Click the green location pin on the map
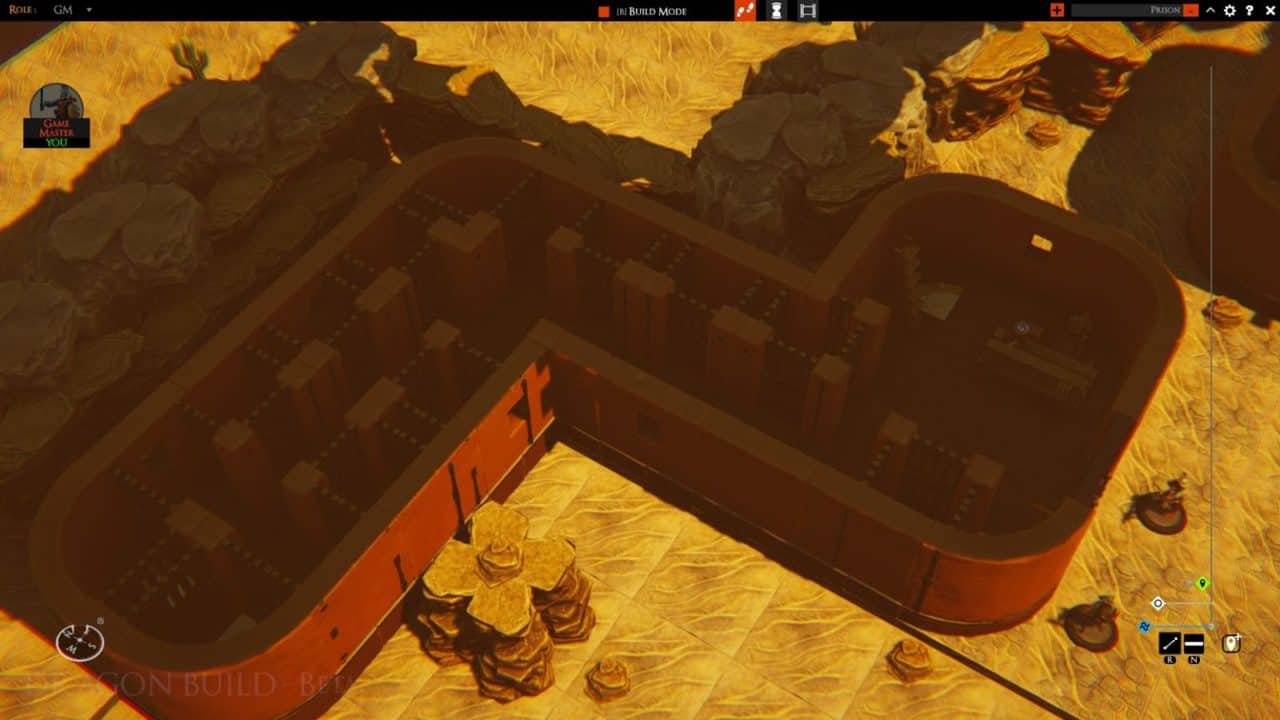 click(1200, 584)
